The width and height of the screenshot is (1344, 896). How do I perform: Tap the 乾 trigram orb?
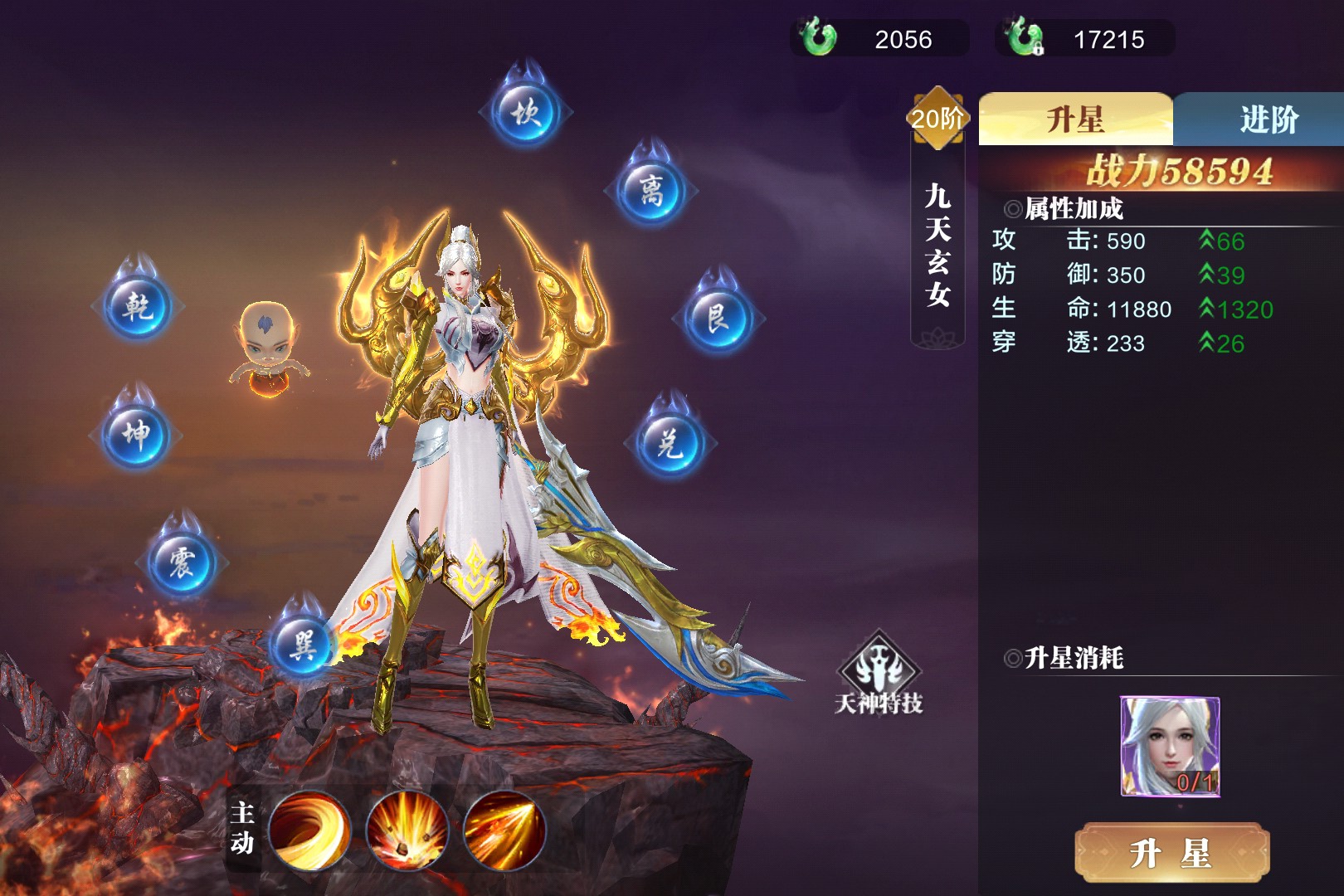[138, 305]
